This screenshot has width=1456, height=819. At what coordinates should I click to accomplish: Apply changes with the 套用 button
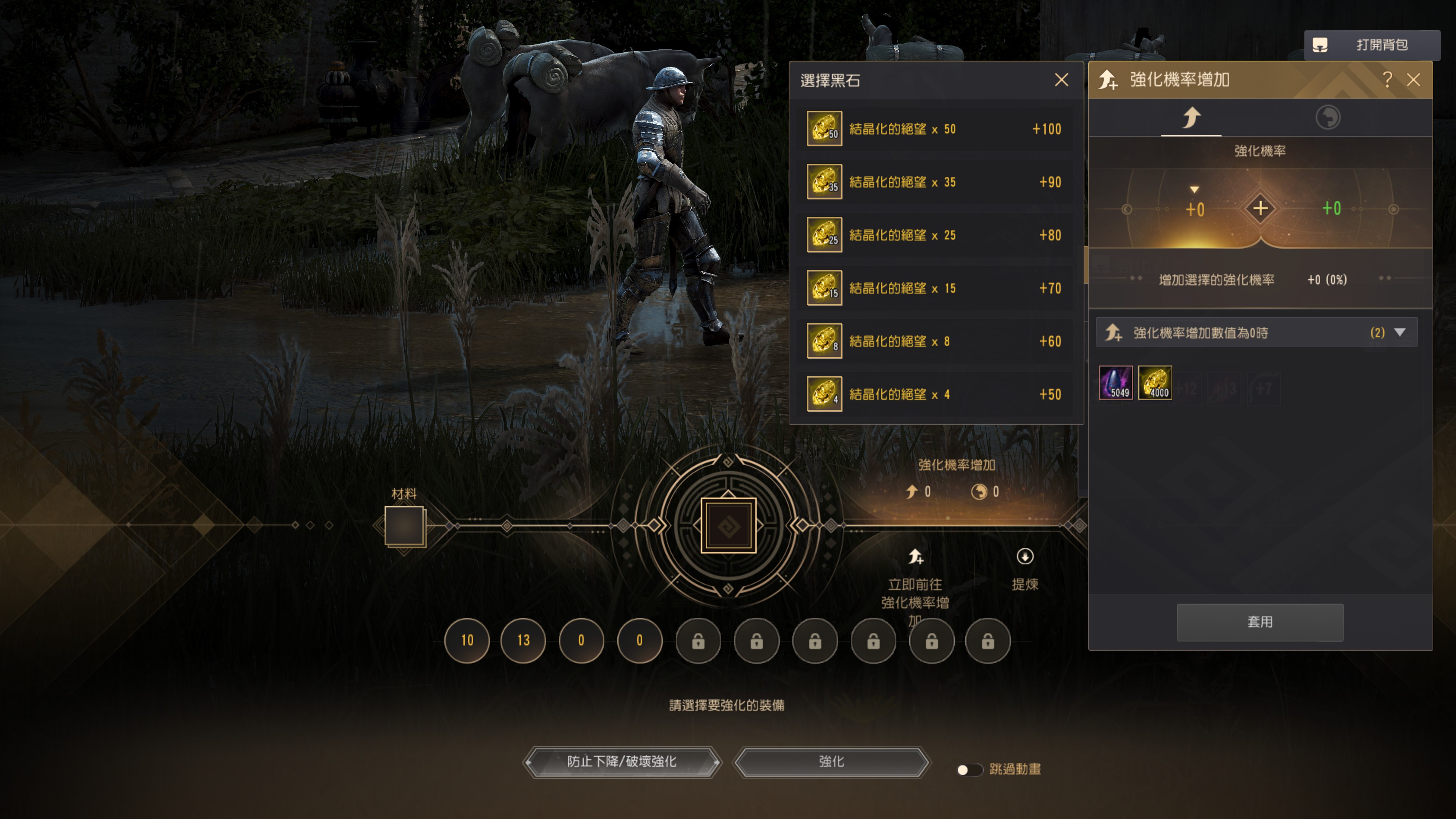click(x=1259, y=622)
